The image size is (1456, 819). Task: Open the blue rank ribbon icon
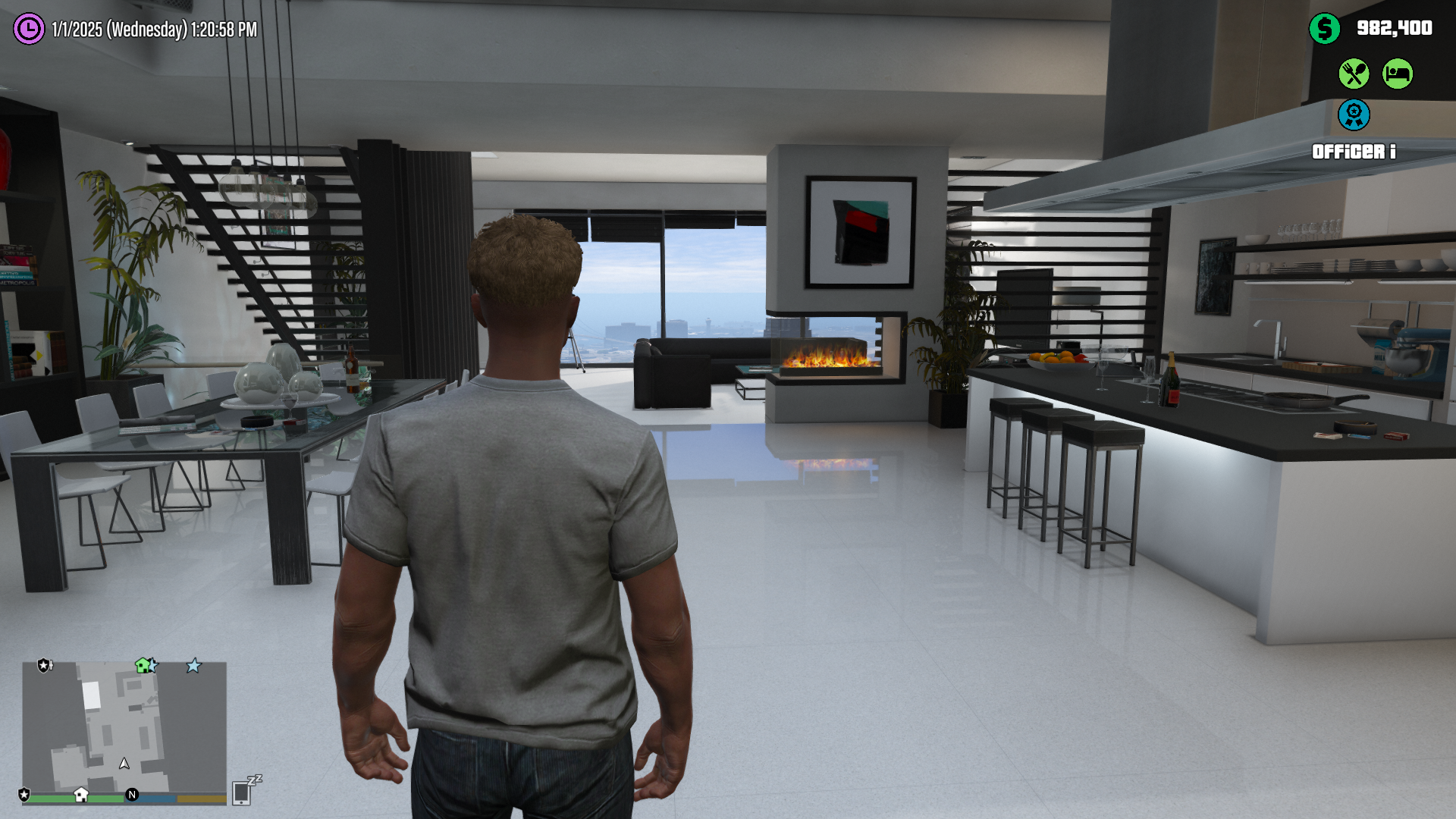[x=1354, y=115]
